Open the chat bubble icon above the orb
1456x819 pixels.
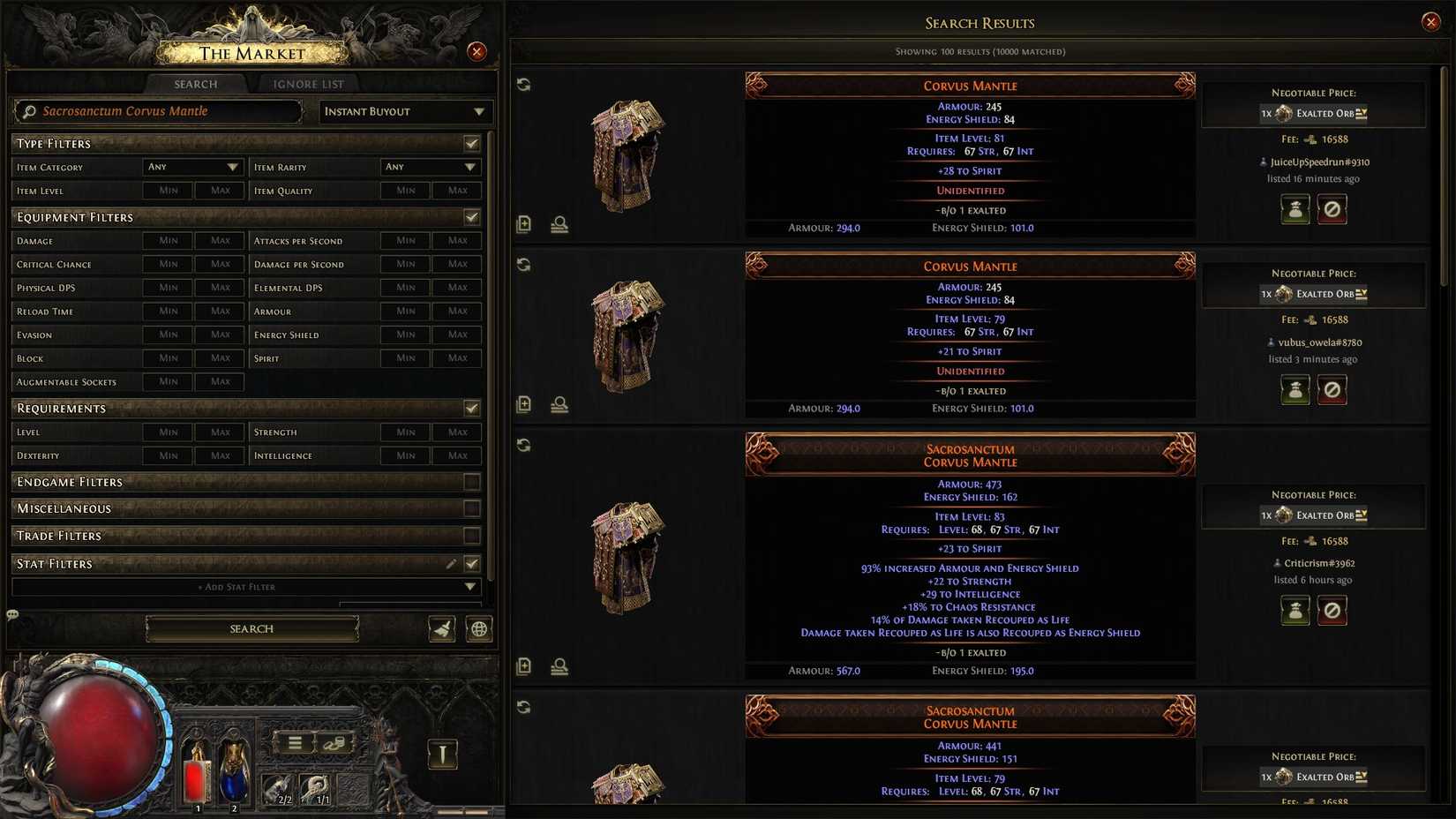(x=12, y=615)
